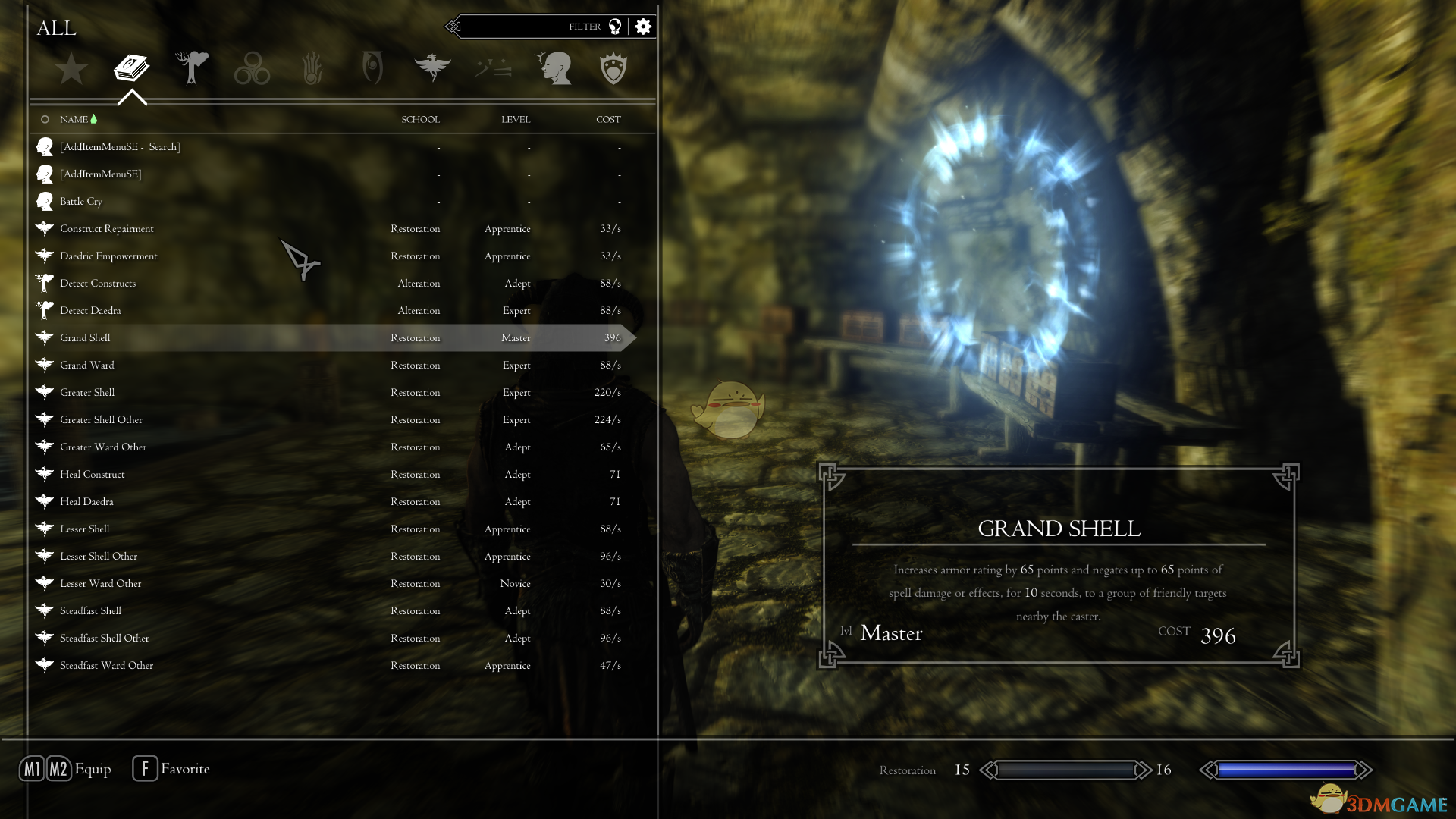
Task: Highlight the Grand Ward spell row
Action: point(87,365)
